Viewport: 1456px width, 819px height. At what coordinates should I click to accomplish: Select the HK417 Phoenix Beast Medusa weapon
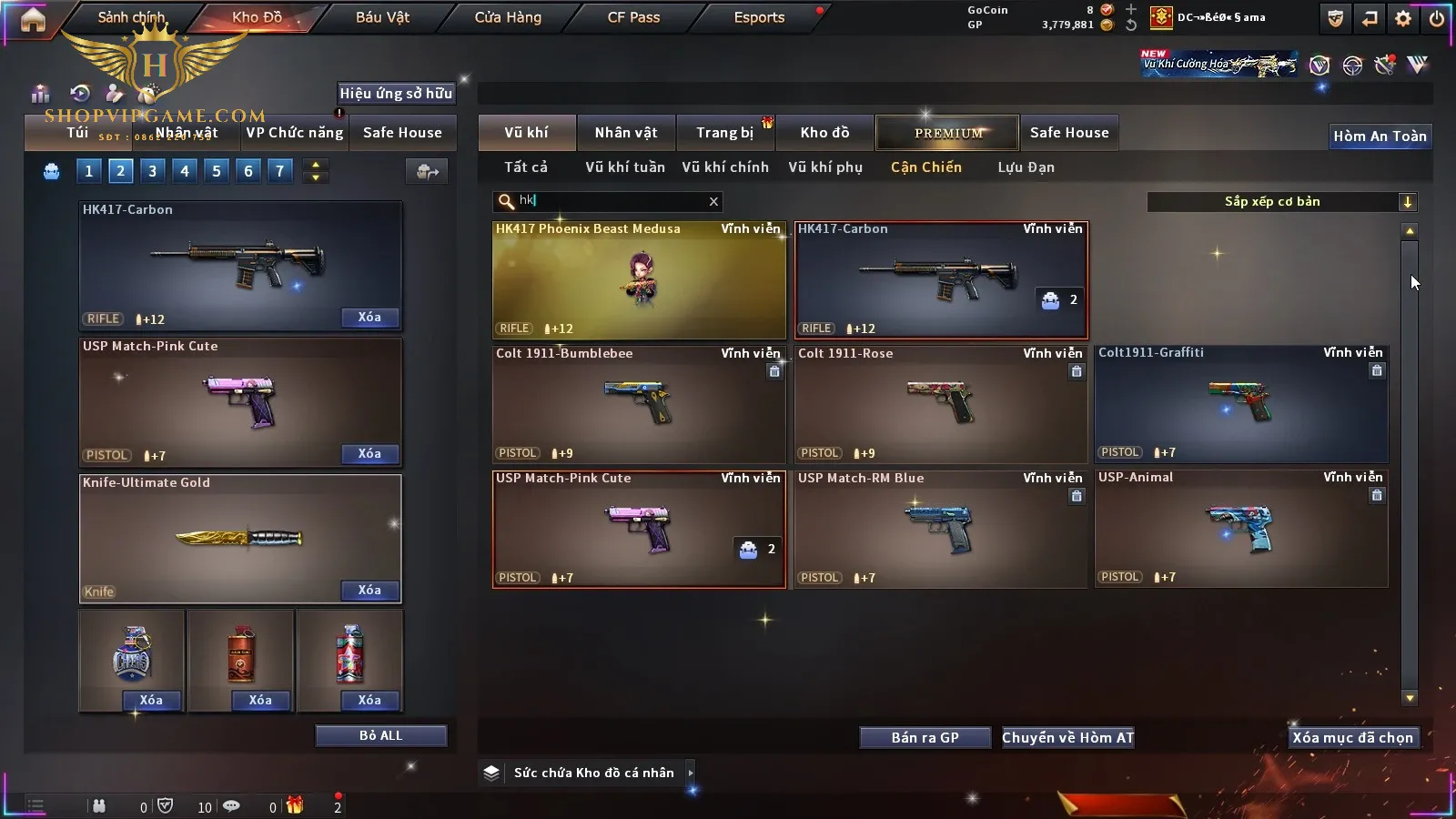pos(639,280)
